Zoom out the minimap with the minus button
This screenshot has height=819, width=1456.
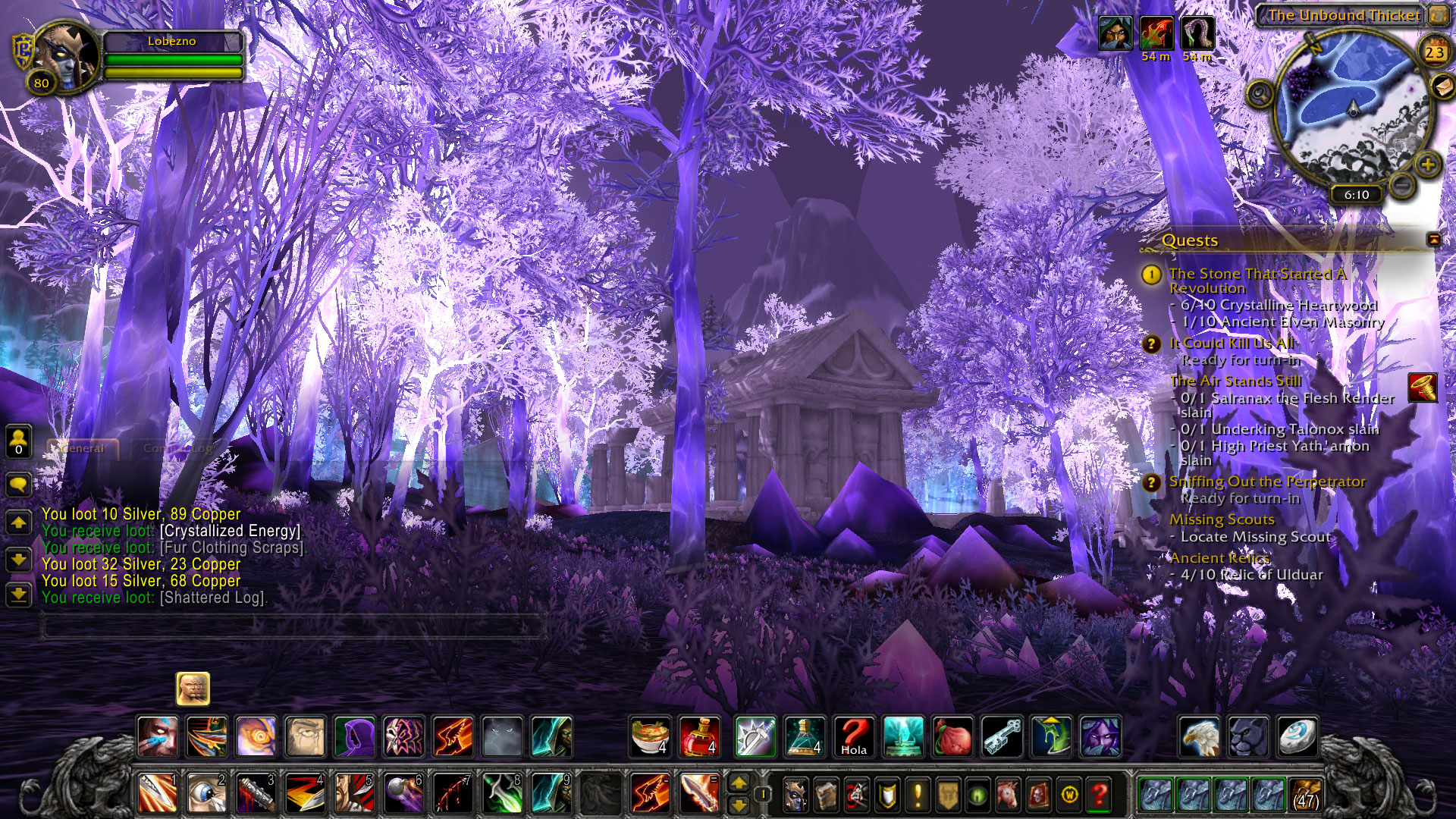point(1403,184)
